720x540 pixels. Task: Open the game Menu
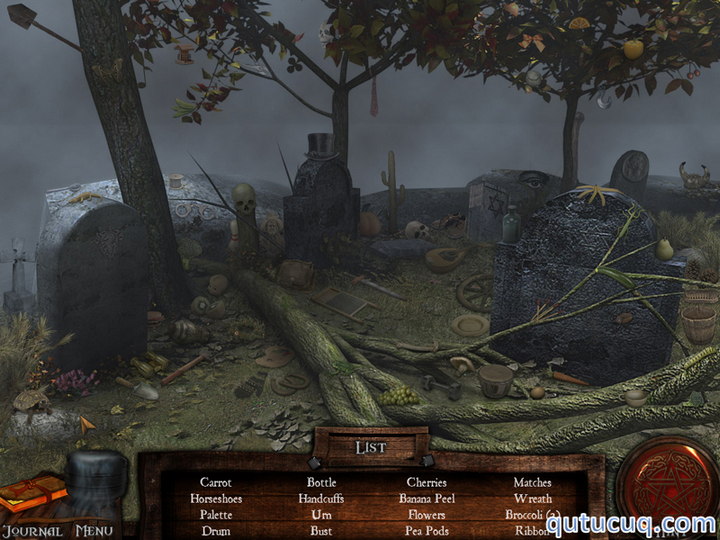(93, 531)
